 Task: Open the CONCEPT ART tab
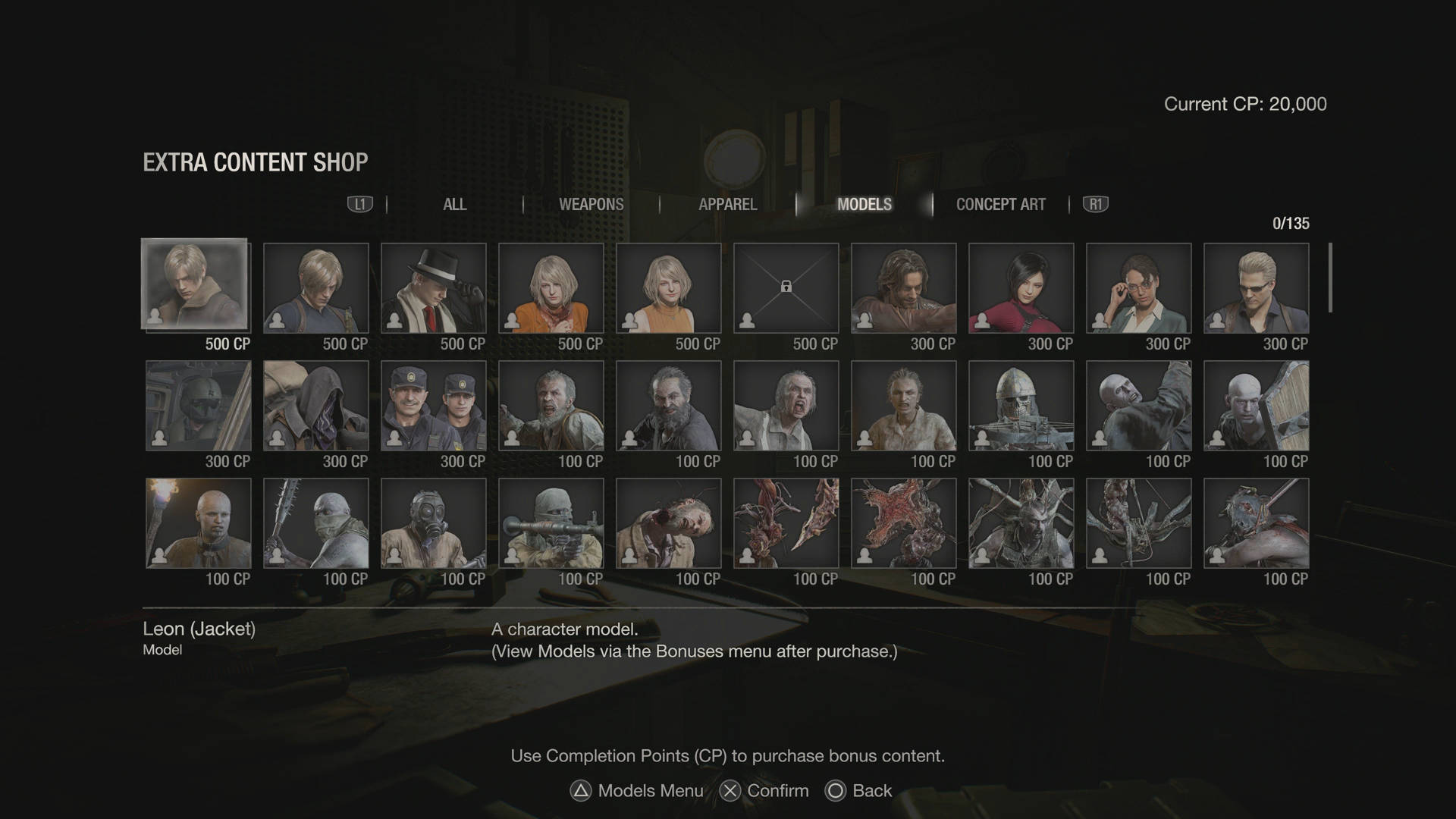1001,204
